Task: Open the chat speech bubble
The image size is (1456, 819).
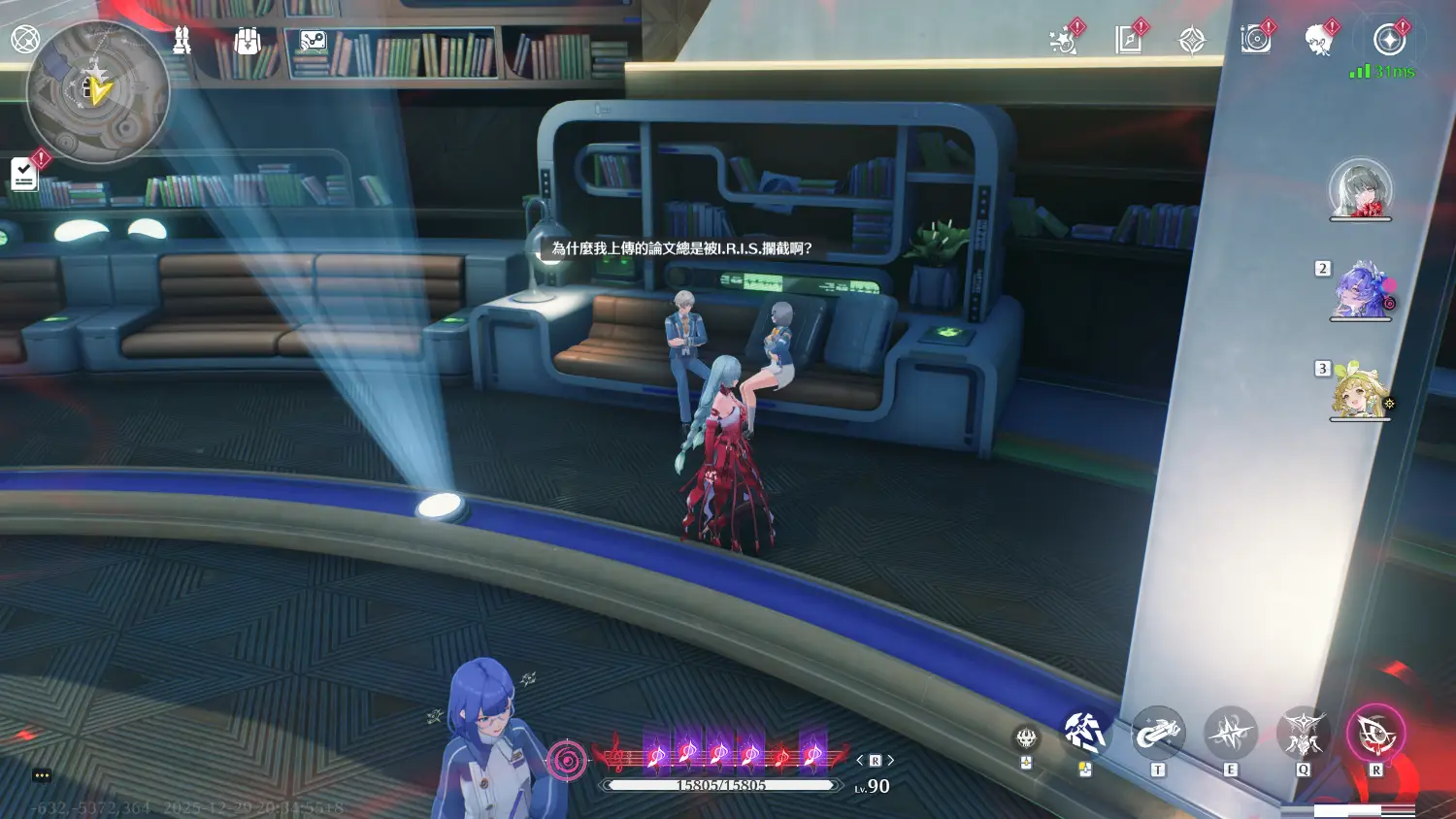Action: pos(42,775)
